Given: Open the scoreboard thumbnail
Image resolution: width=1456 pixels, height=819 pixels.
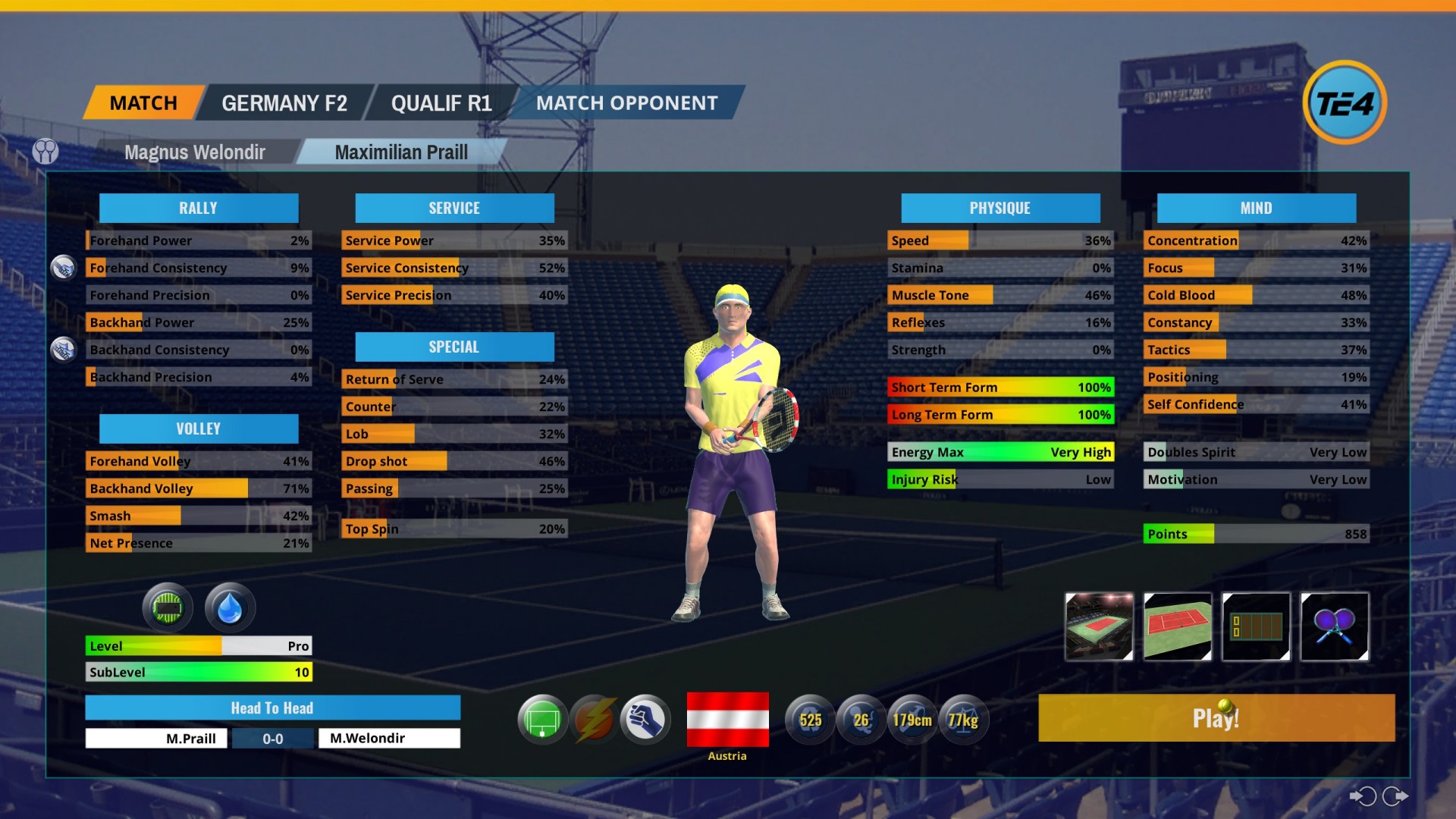Looking at the screenshot, I should (1256, 626).
